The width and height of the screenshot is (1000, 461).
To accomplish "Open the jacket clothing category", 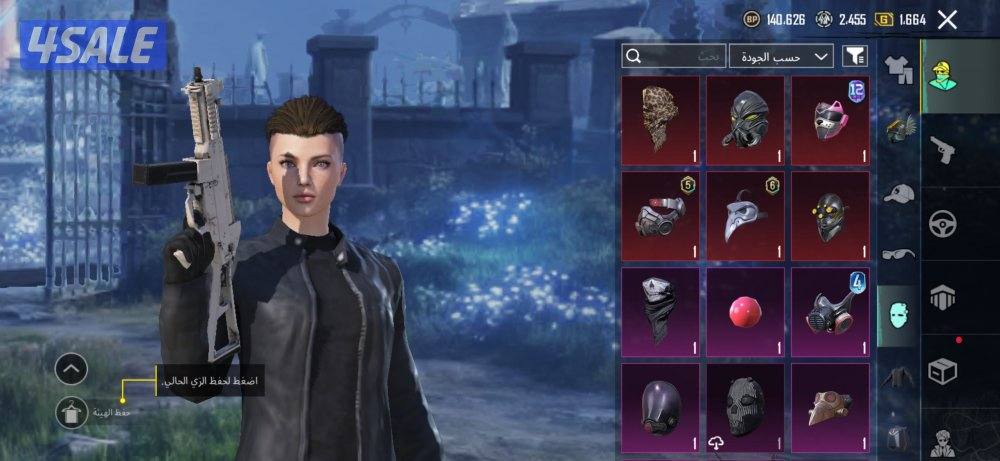I will pyautogui.click(x=899, y=377).
